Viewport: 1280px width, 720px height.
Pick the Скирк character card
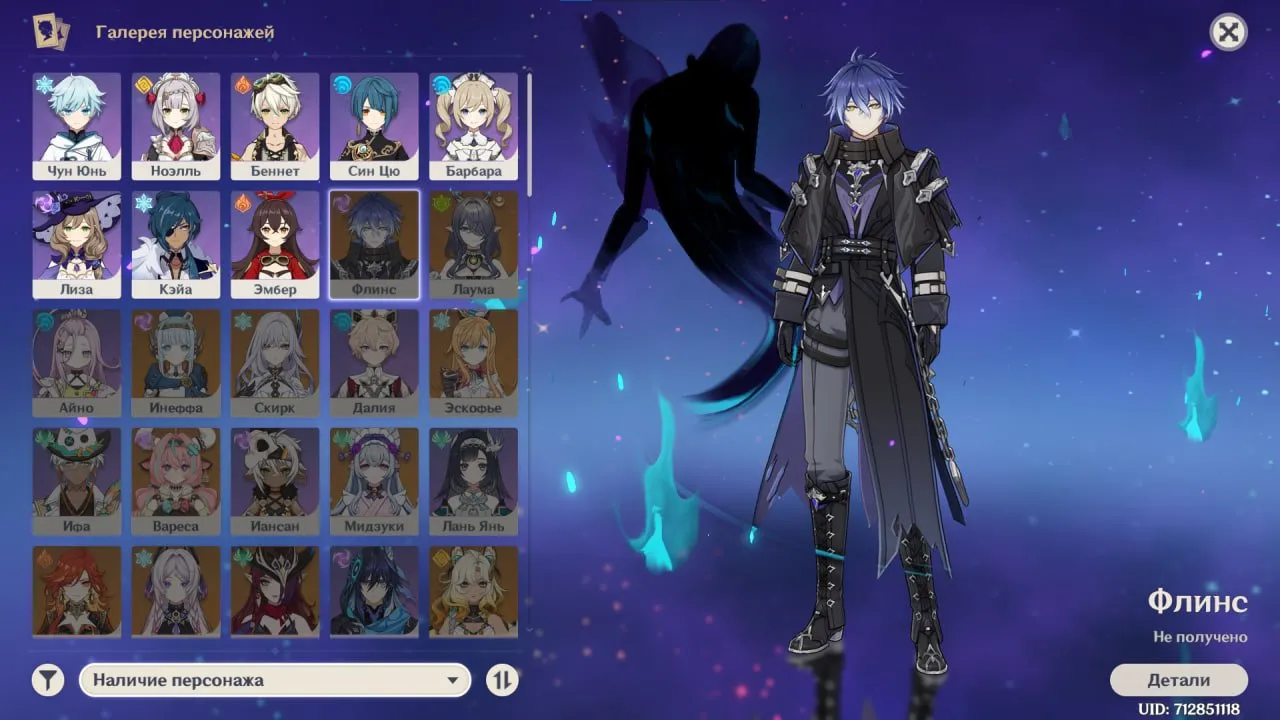coord(275,362)
